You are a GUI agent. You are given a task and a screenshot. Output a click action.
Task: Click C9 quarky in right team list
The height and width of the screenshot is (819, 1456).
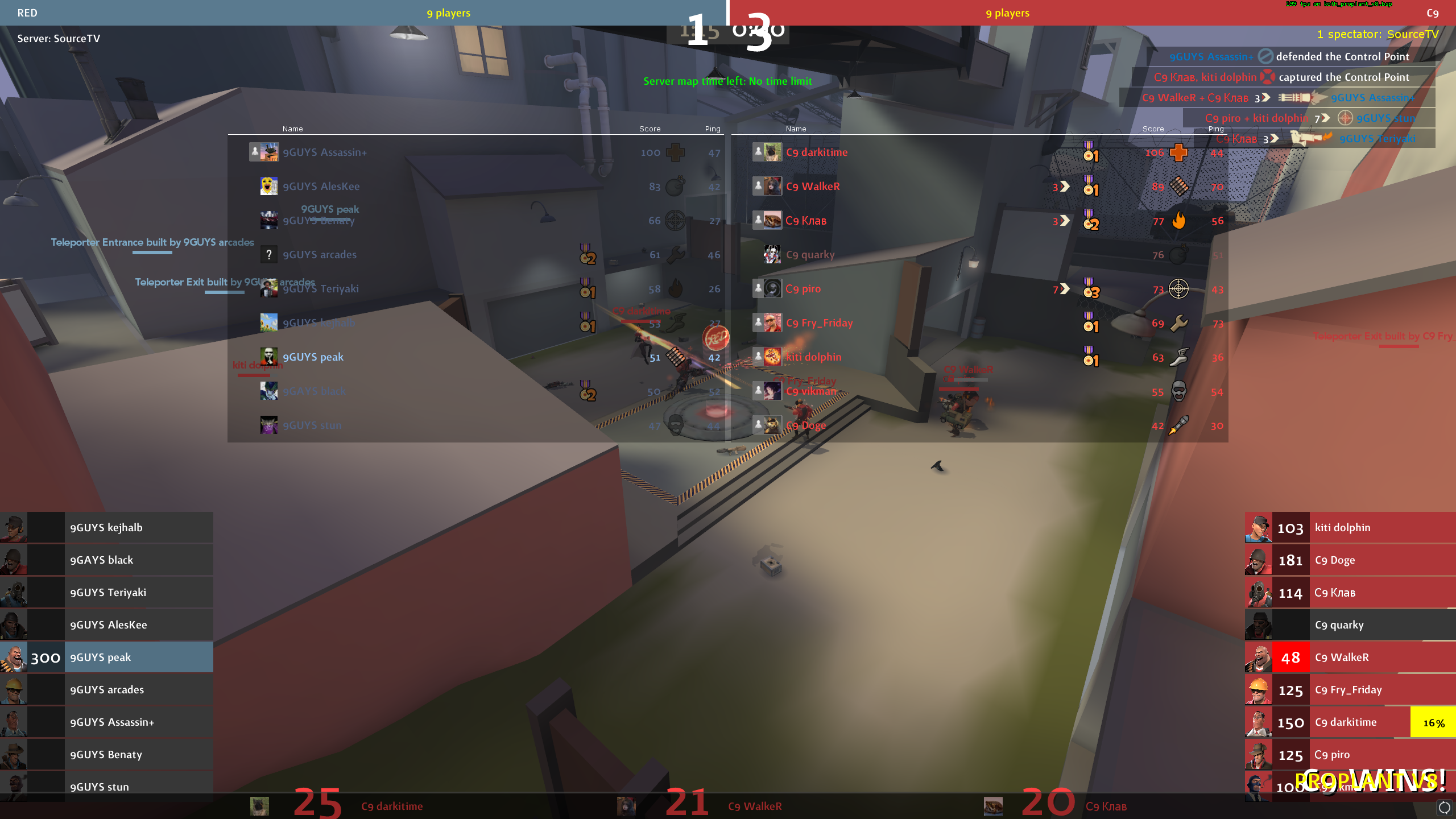(1339, 624)
